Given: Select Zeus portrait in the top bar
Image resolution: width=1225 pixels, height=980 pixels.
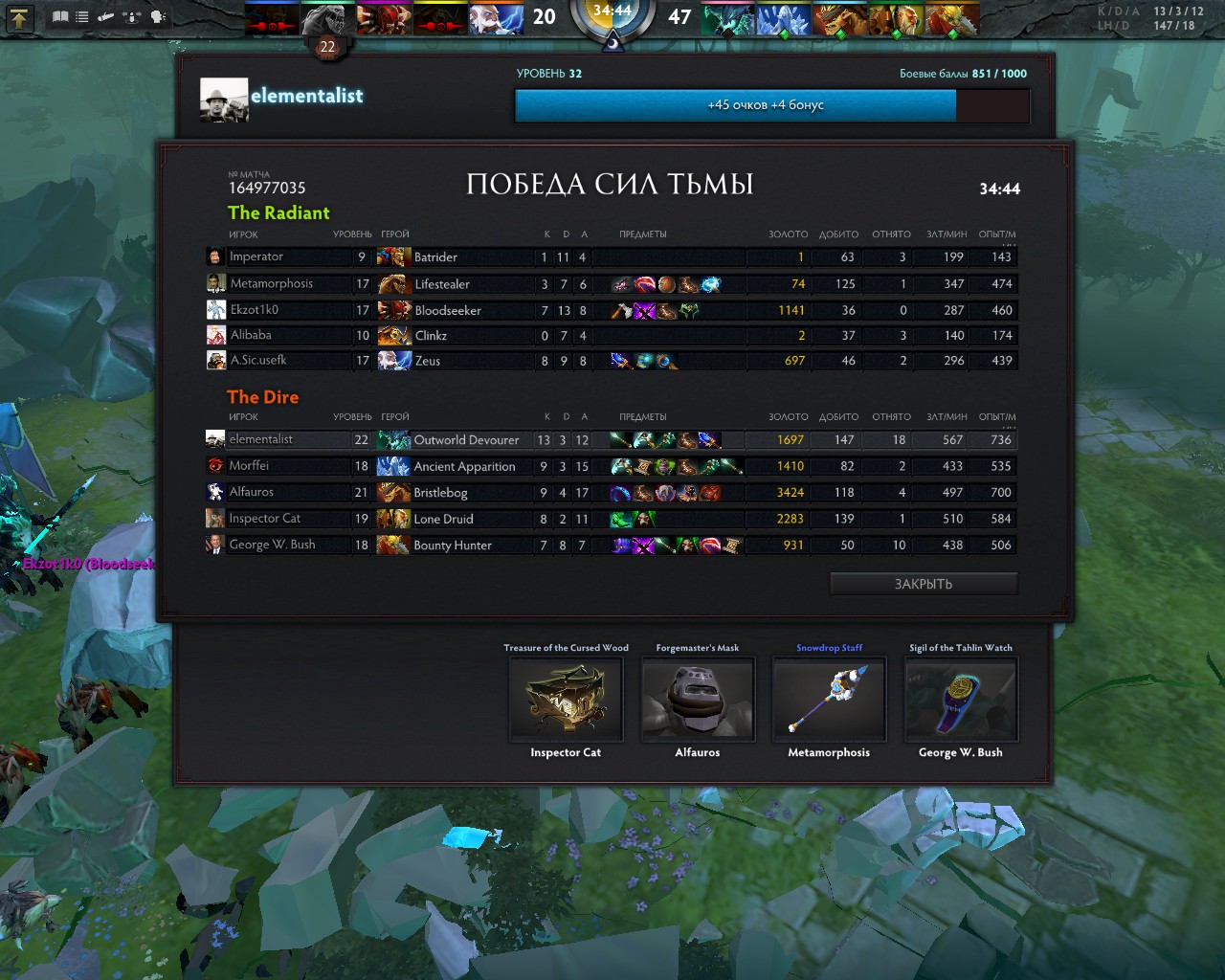Looking at the screenshot, I should (x=496, y=18).
